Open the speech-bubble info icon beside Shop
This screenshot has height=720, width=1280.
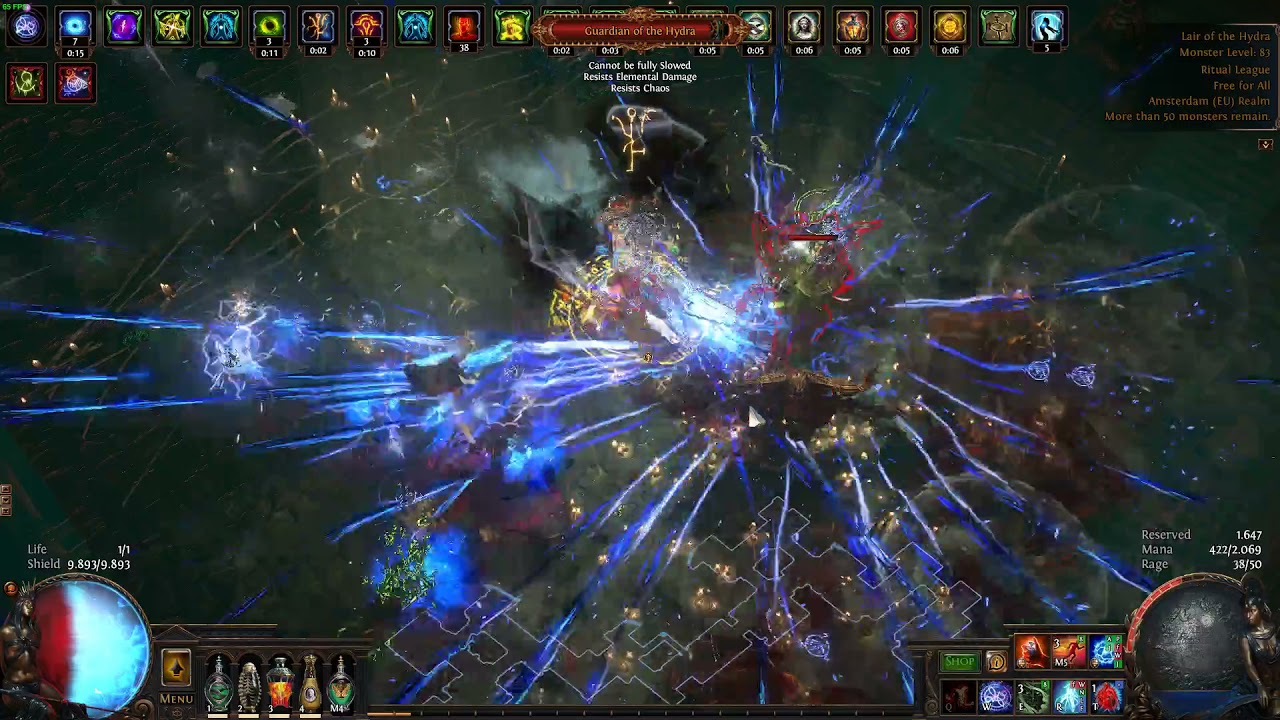(996, 662)
